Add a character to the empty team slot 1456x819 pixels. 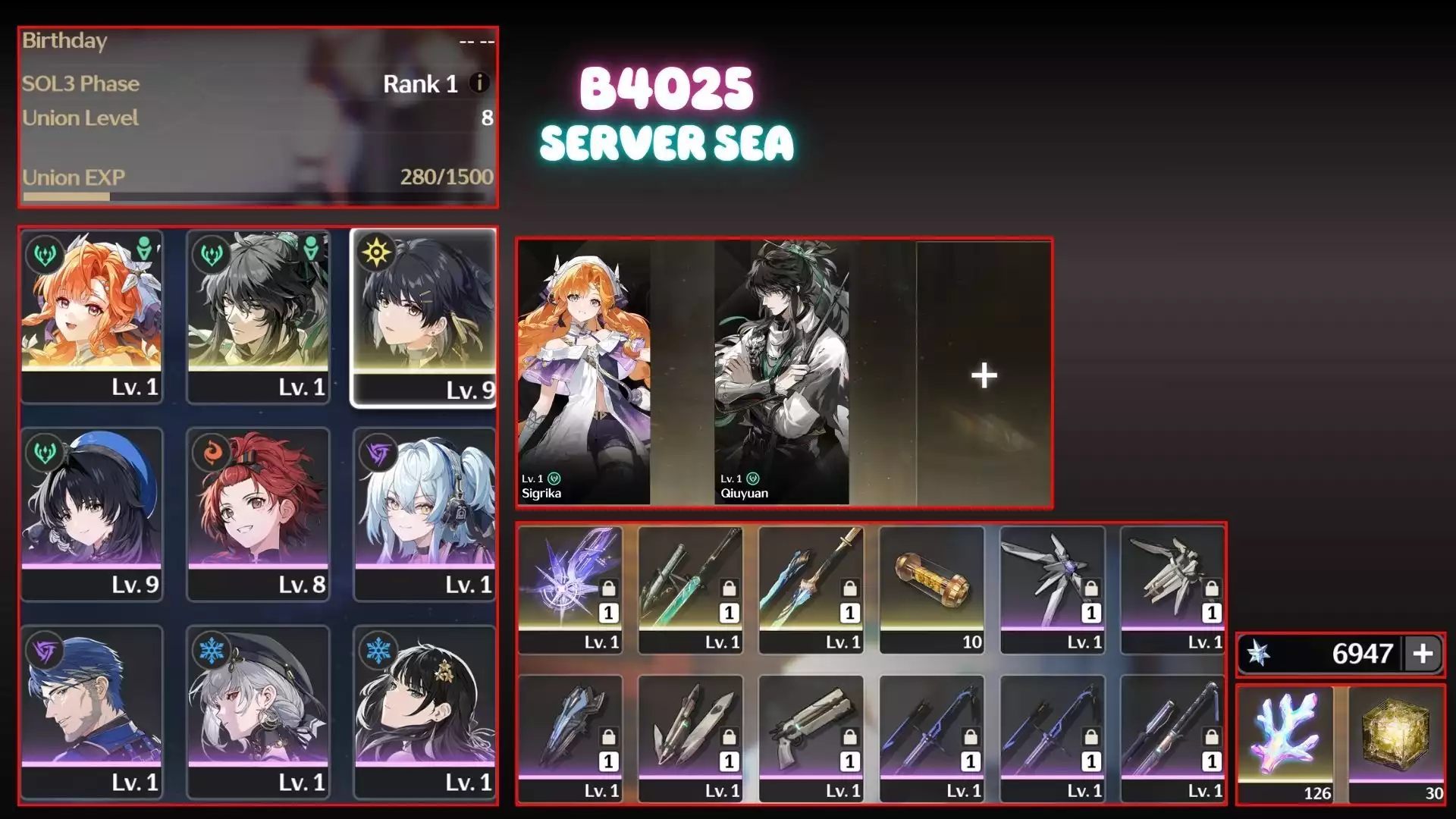point(984,375)
